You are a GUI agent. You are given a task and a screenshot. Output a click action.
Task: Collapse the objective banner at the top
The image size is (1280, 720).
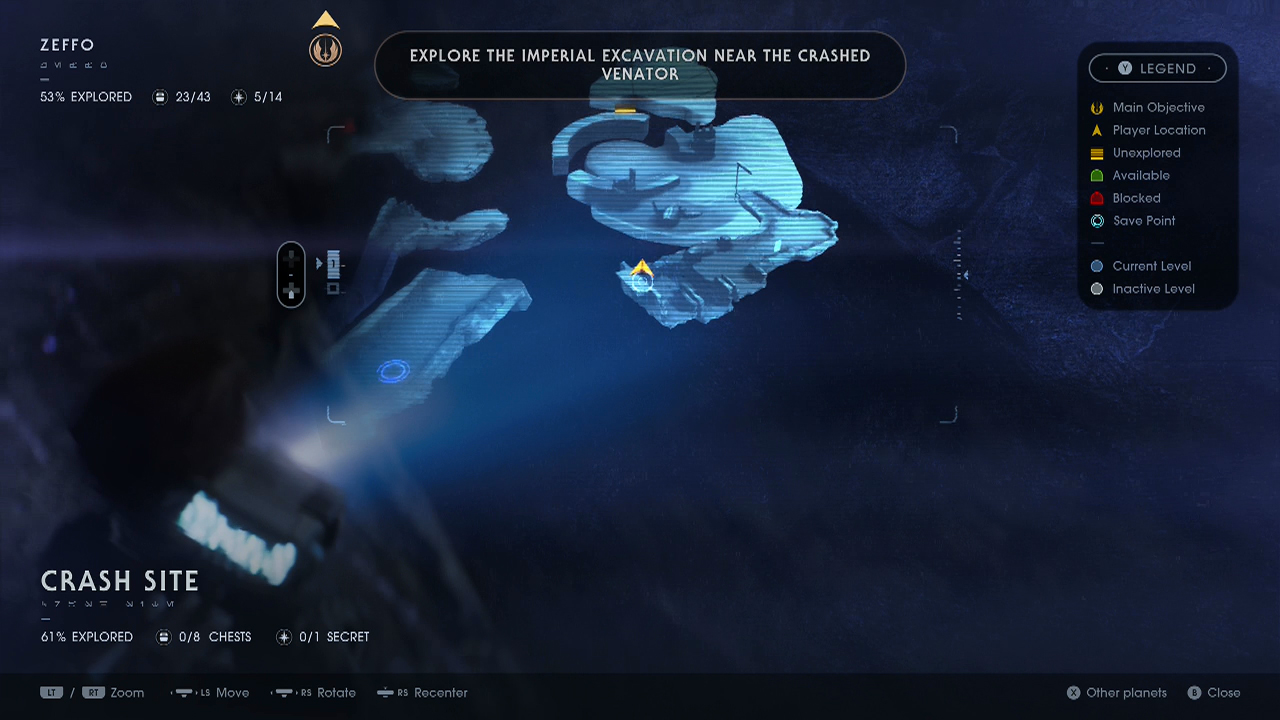[x=639, y=65]
